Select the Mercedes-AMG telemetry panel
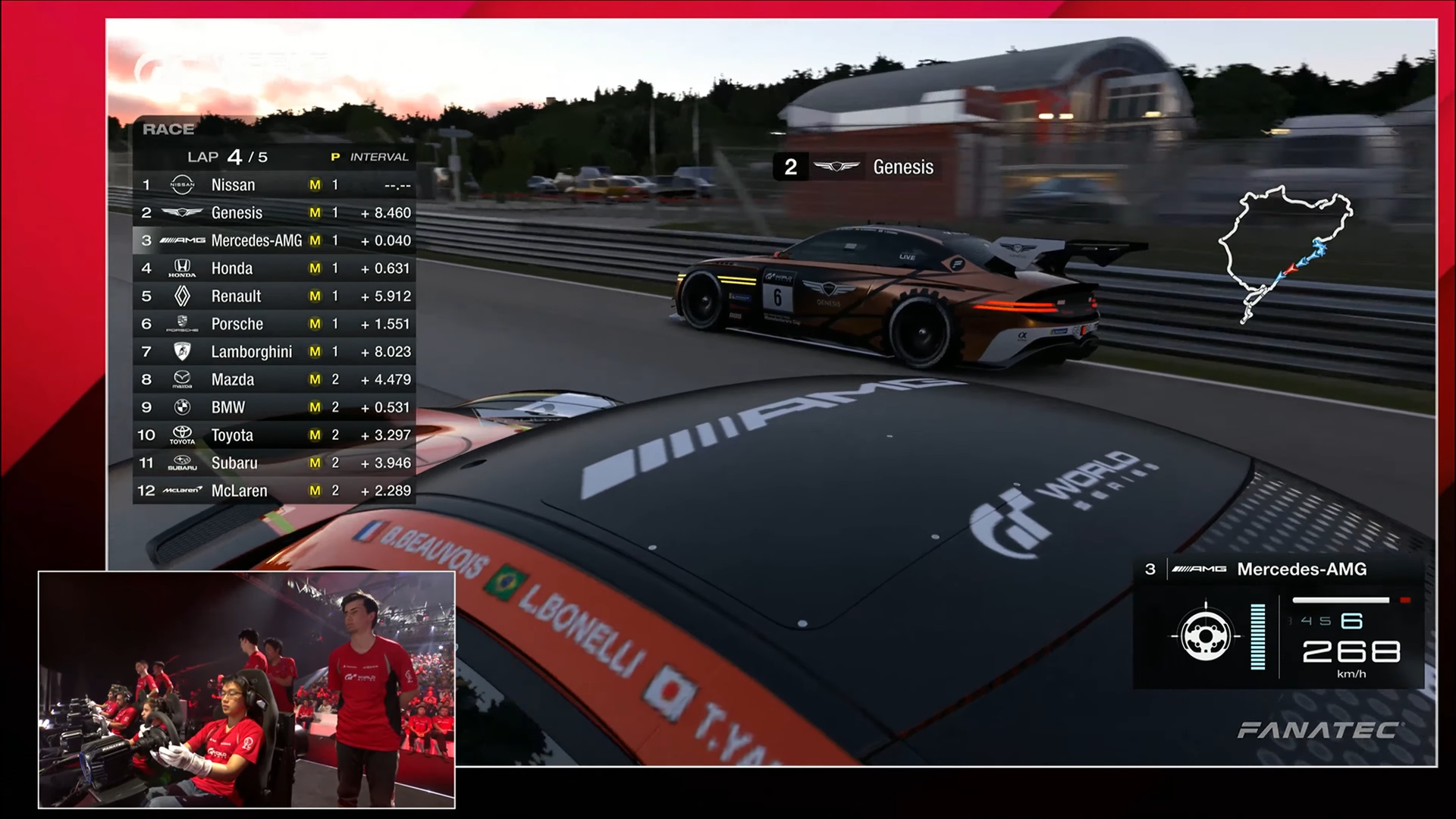This screenshot has height=819, width=1456. pos(1278,623)
